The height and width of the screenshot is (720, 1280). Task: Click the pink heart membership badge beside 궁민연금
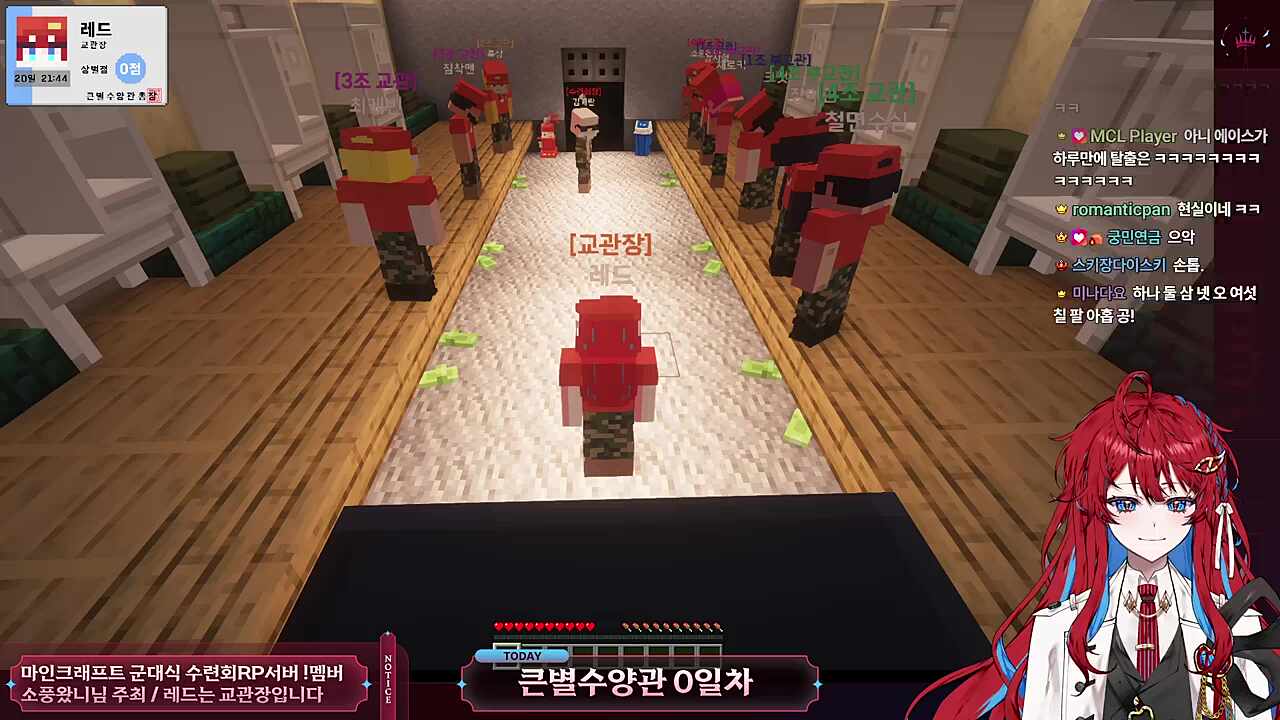tap(1077, 239)
